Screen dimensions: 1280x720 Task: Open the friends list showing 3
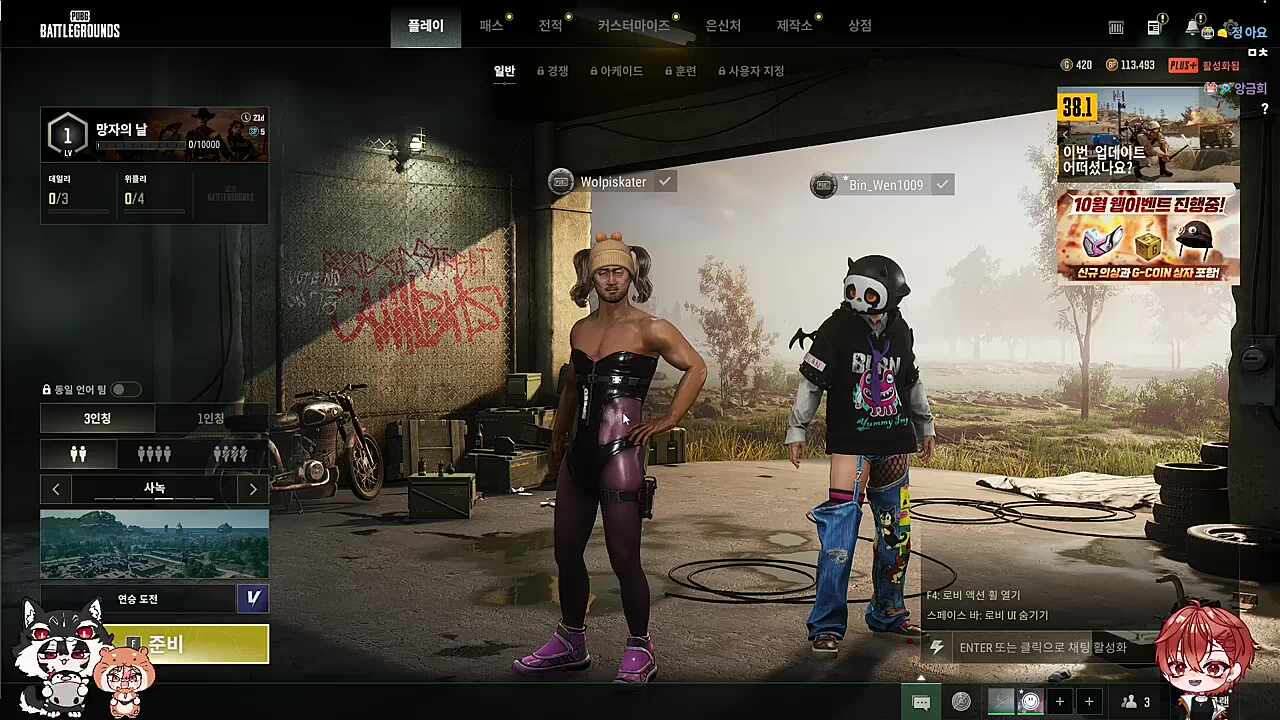(x=1136, y=702)
